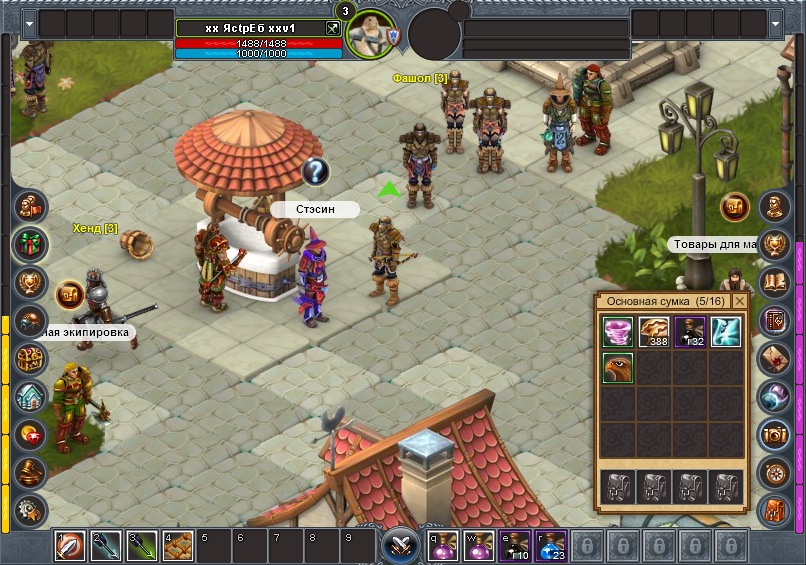Viewport: 806px width, 565px height.
Task: Open the house icon in the left sidebar
Action: [29, 397]
